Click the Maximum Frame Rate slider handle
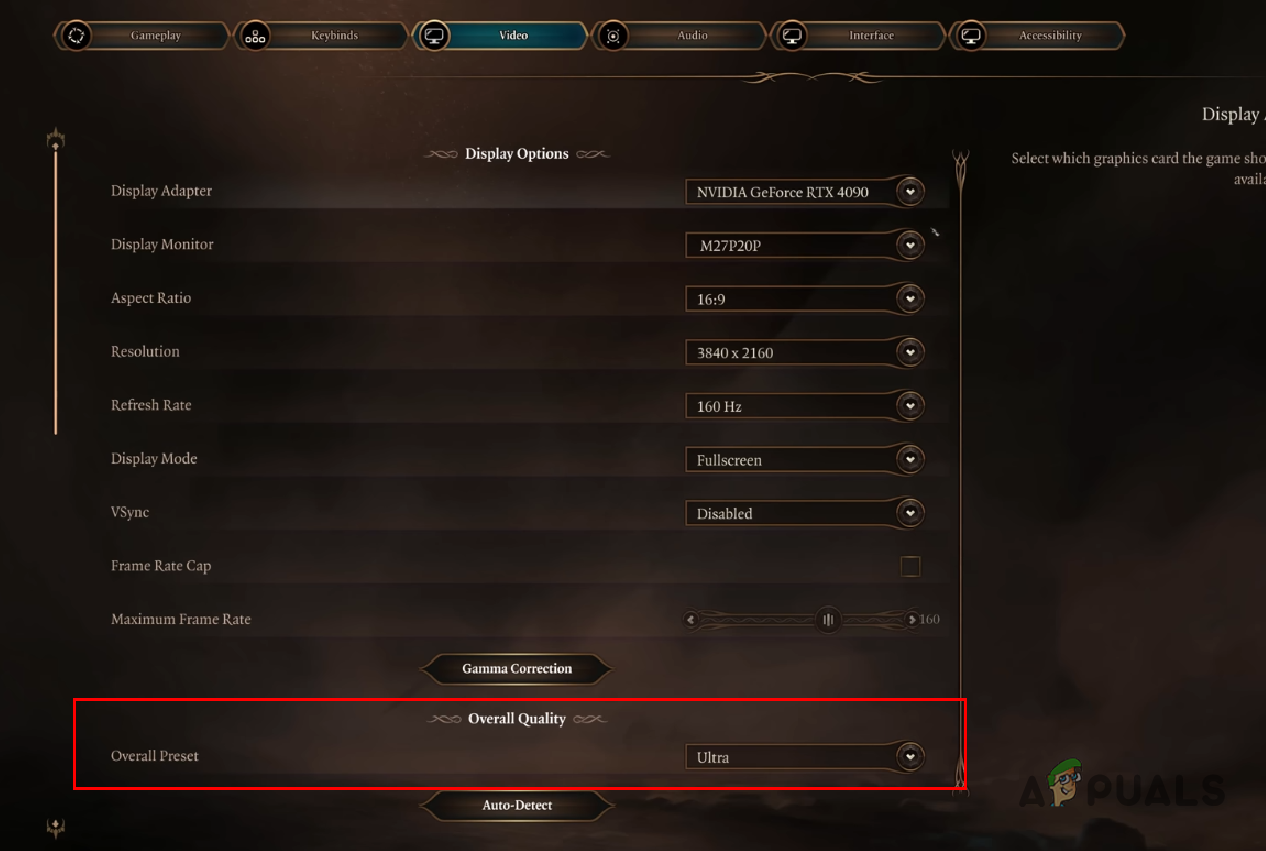 828,620
